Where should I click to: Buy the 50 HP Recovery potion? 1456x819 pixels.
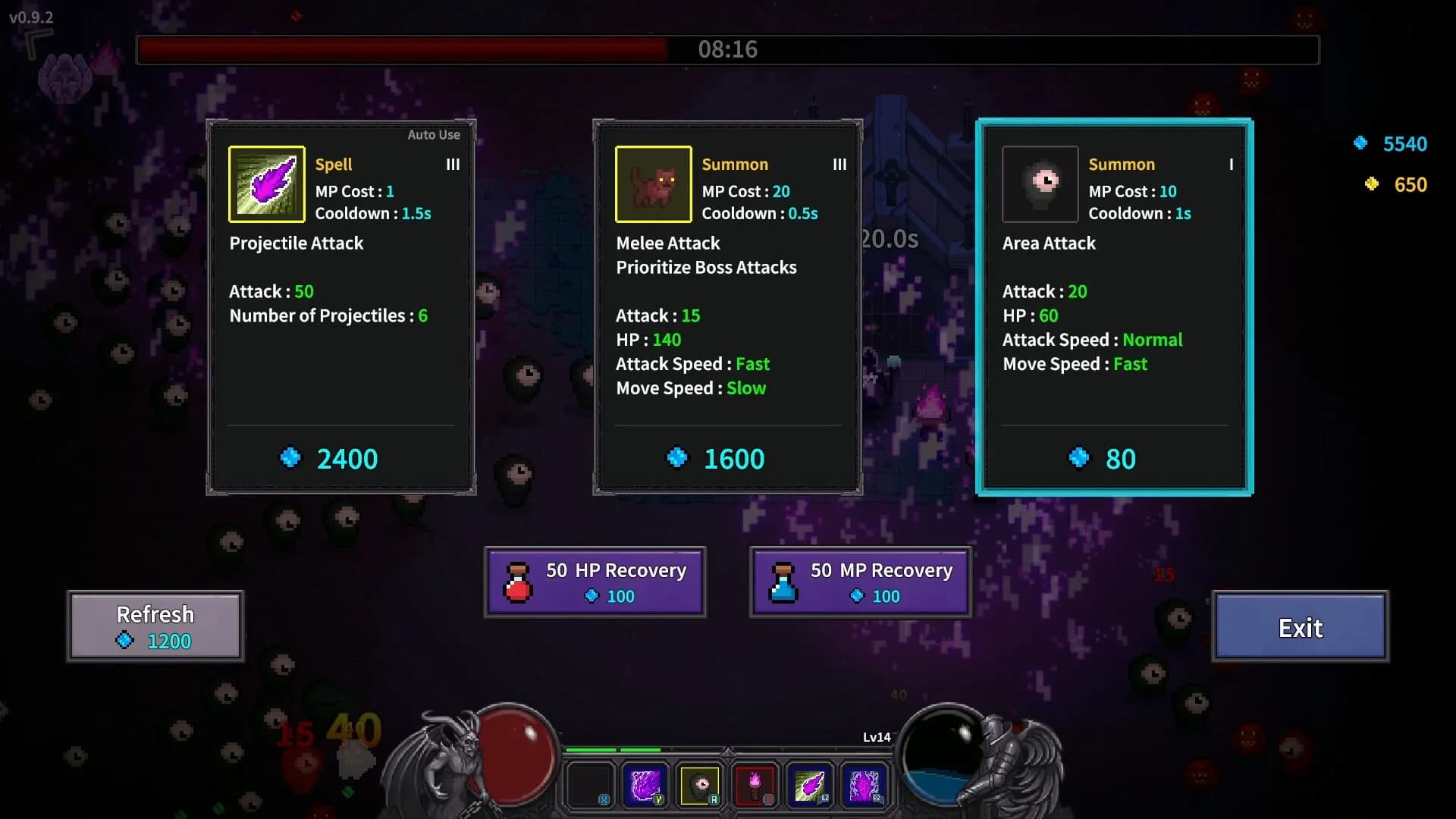pos(596,582)
